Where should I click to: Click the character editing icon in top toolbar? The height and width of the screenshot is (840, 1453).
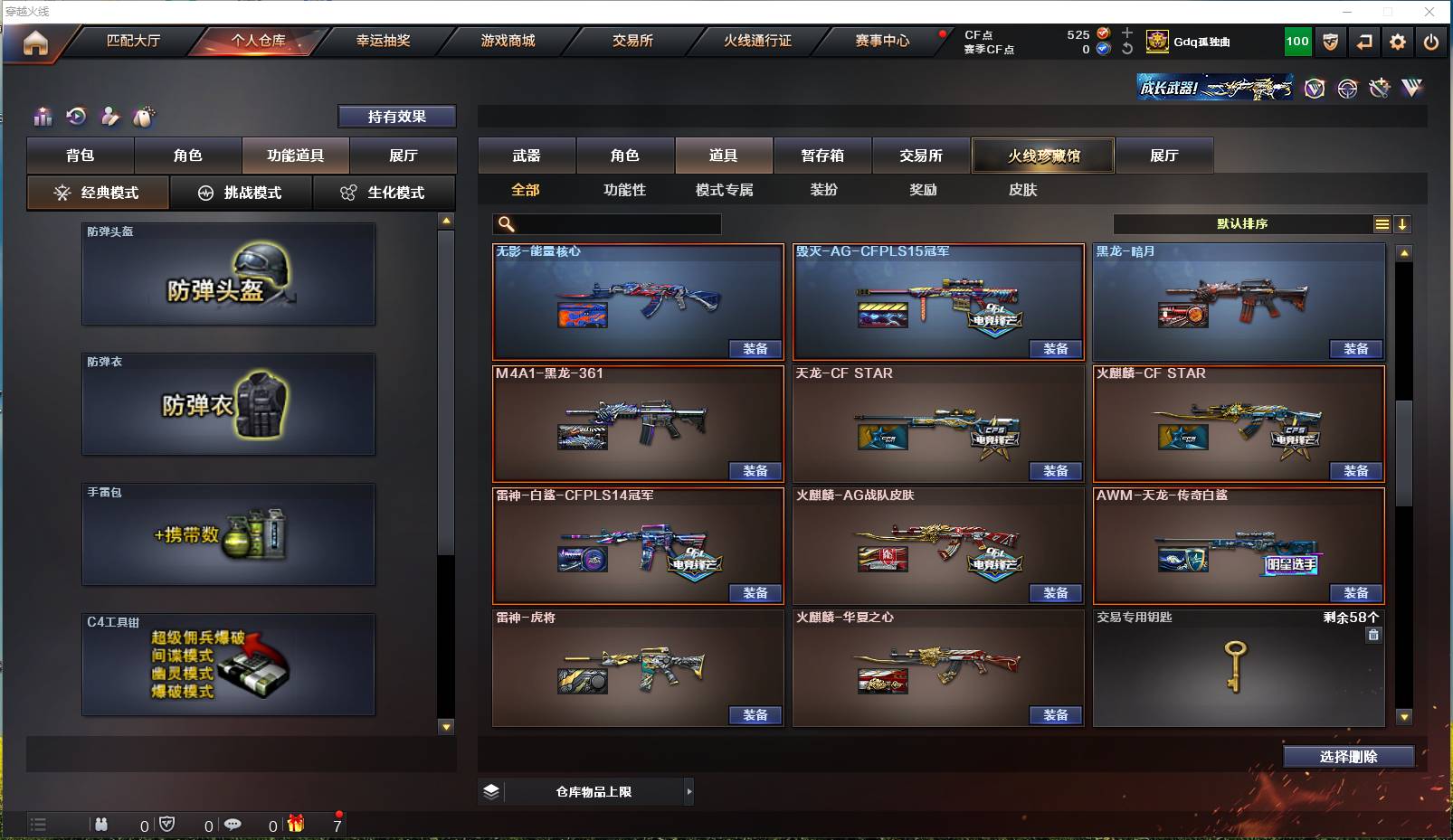coord(110,117)
